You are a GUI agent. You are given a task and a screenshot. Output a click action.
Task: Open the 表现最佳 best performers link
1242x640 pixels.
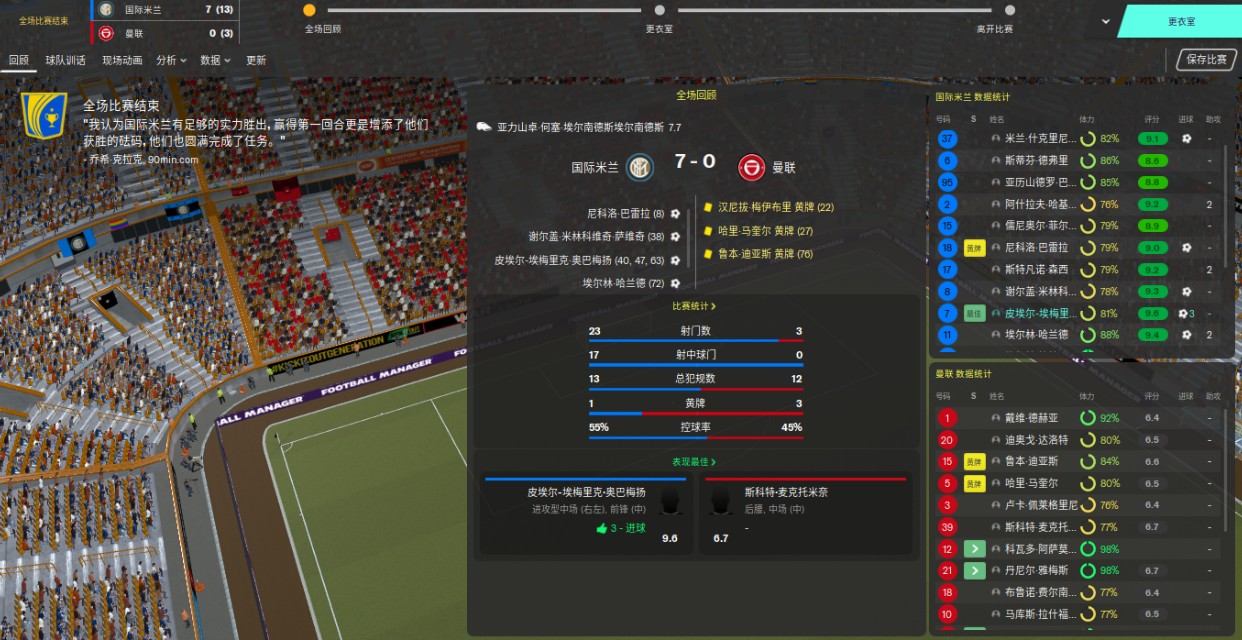tap(695, 462)
